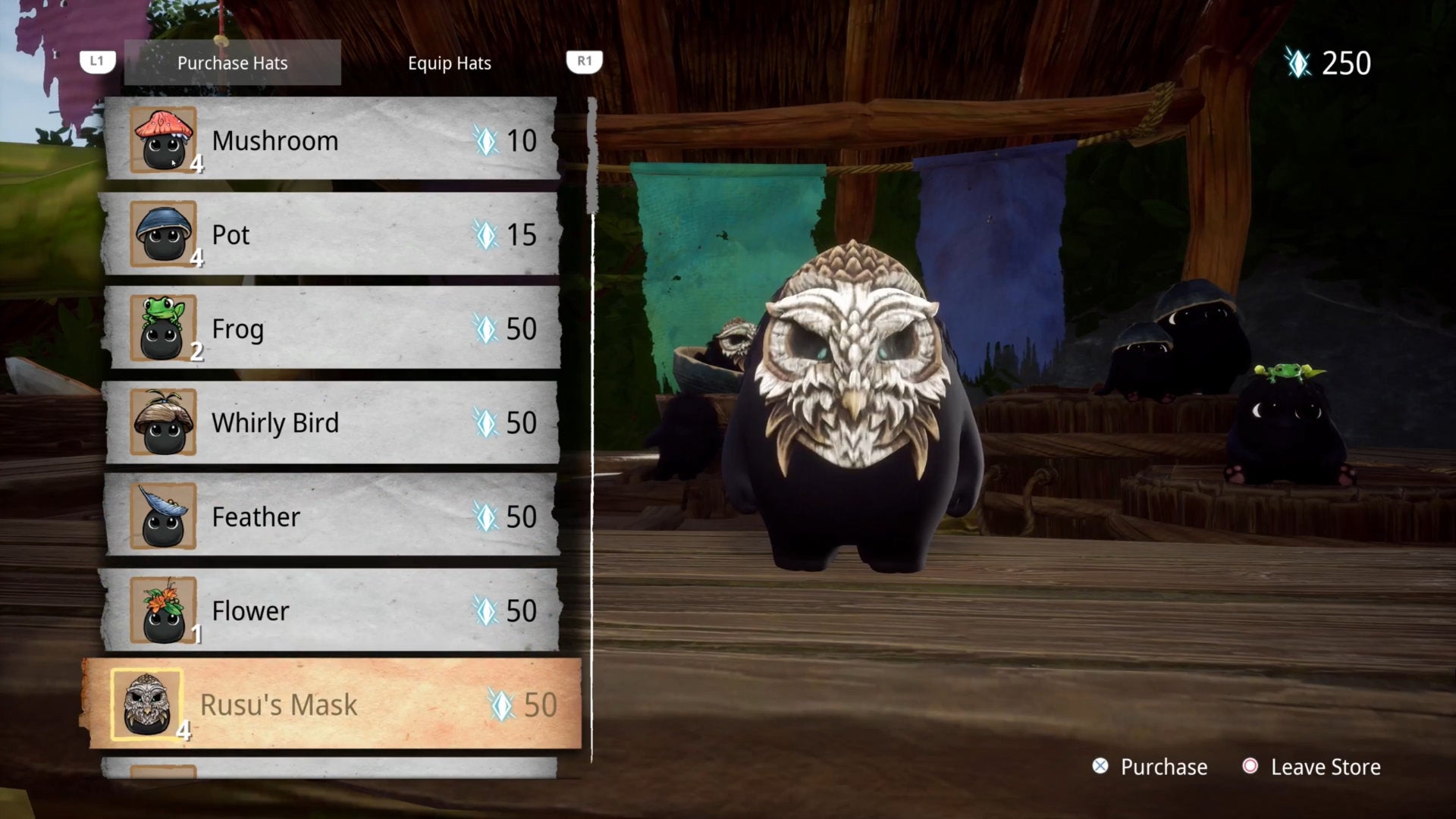The width and height of the screenshot is (1456, 819).
Task: Click the circle Leave Store icon
Action: point(1250,767)
